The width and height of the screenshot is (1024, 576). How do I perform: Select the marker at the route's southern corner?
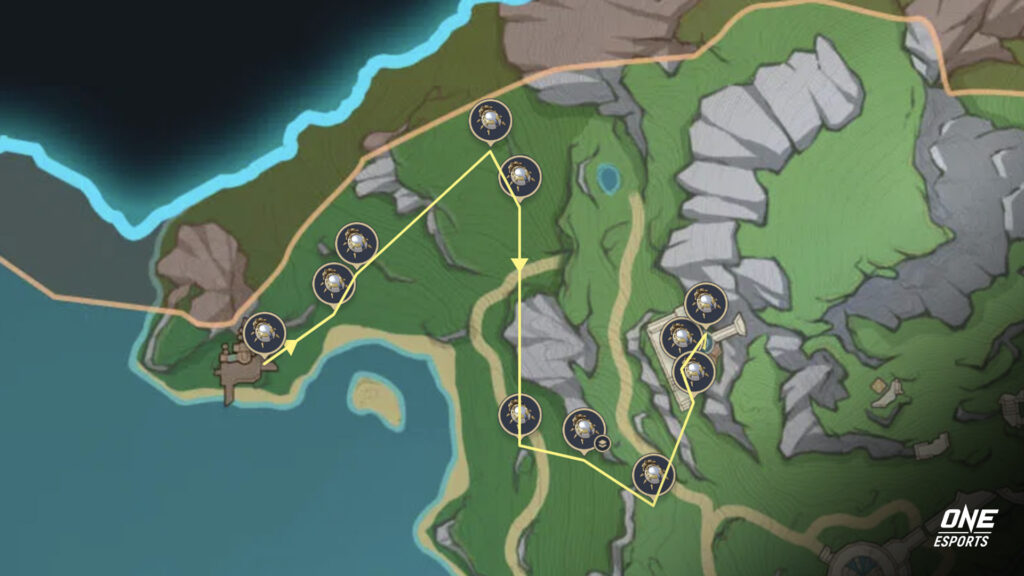(x=653, y=473)
